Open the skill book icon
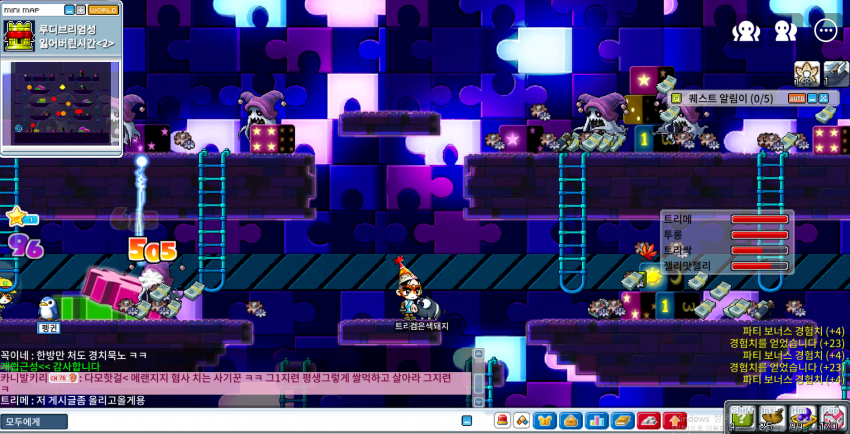This screenshot has width=850, height=434. tap(622, 420)
